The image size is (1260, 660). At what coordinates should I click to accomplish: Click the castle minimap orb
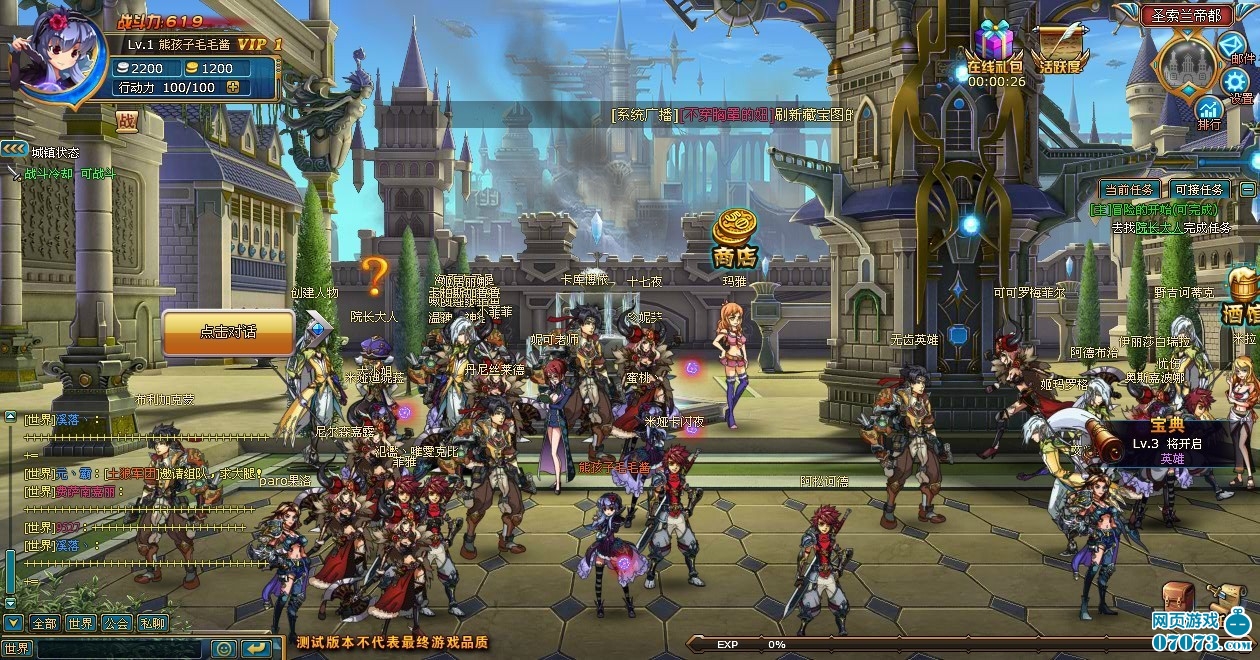(x=1186, y=65)
